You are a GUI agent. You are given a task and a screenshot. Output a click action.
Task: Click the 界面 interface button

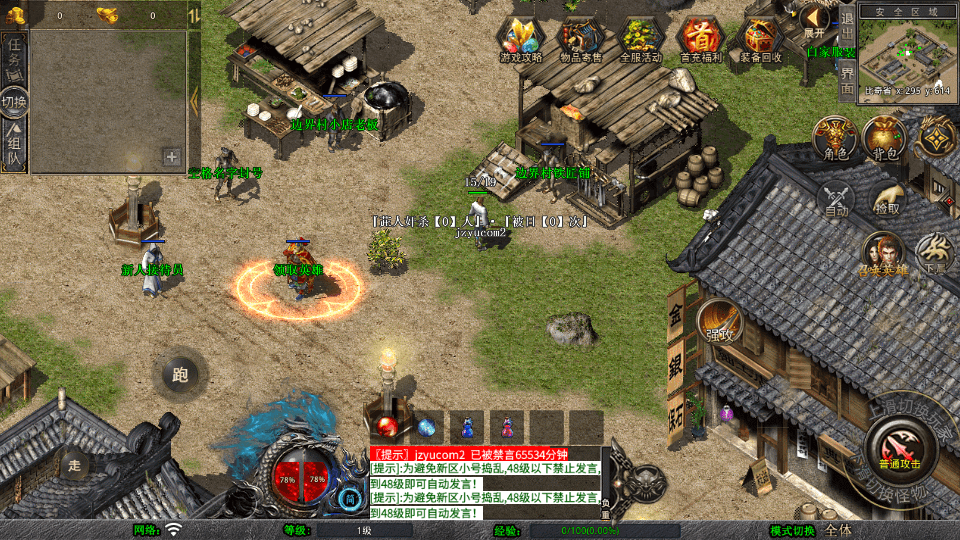(847, 80)
